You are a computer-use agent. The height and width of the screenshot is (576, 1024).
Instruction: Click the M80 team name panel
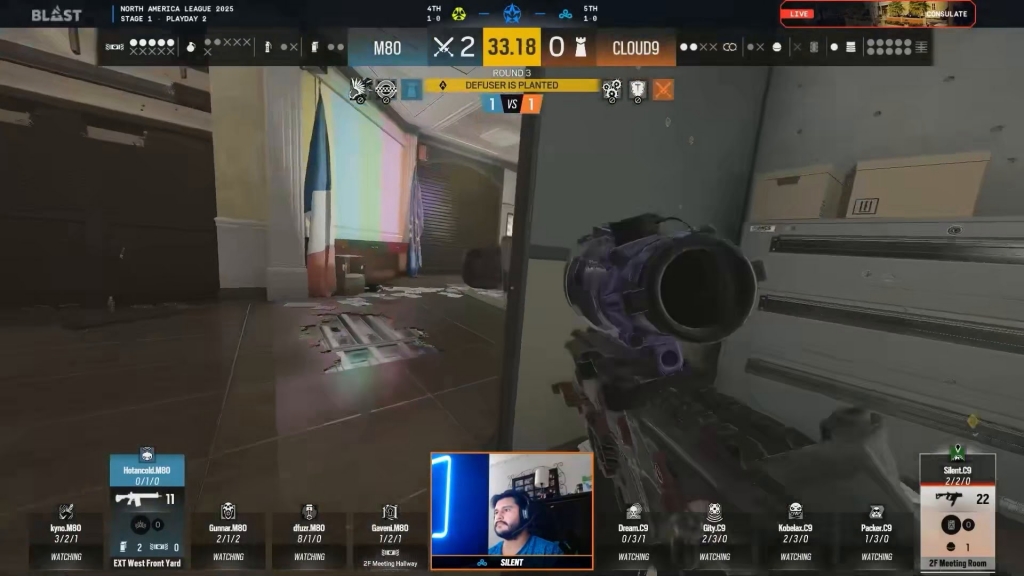[388, 47]
